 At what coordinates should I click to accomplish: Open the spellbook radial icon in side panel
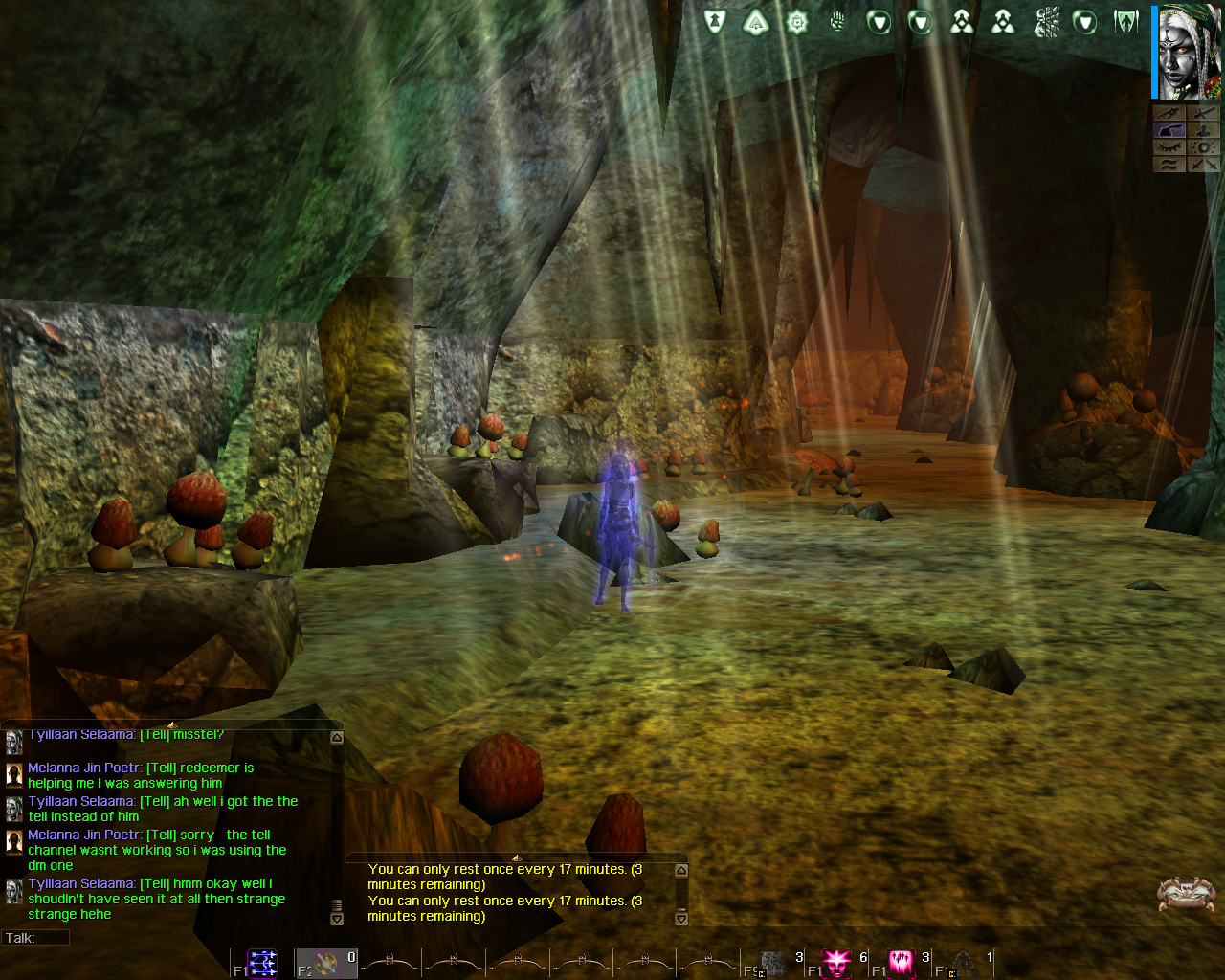coord(1204,147)
